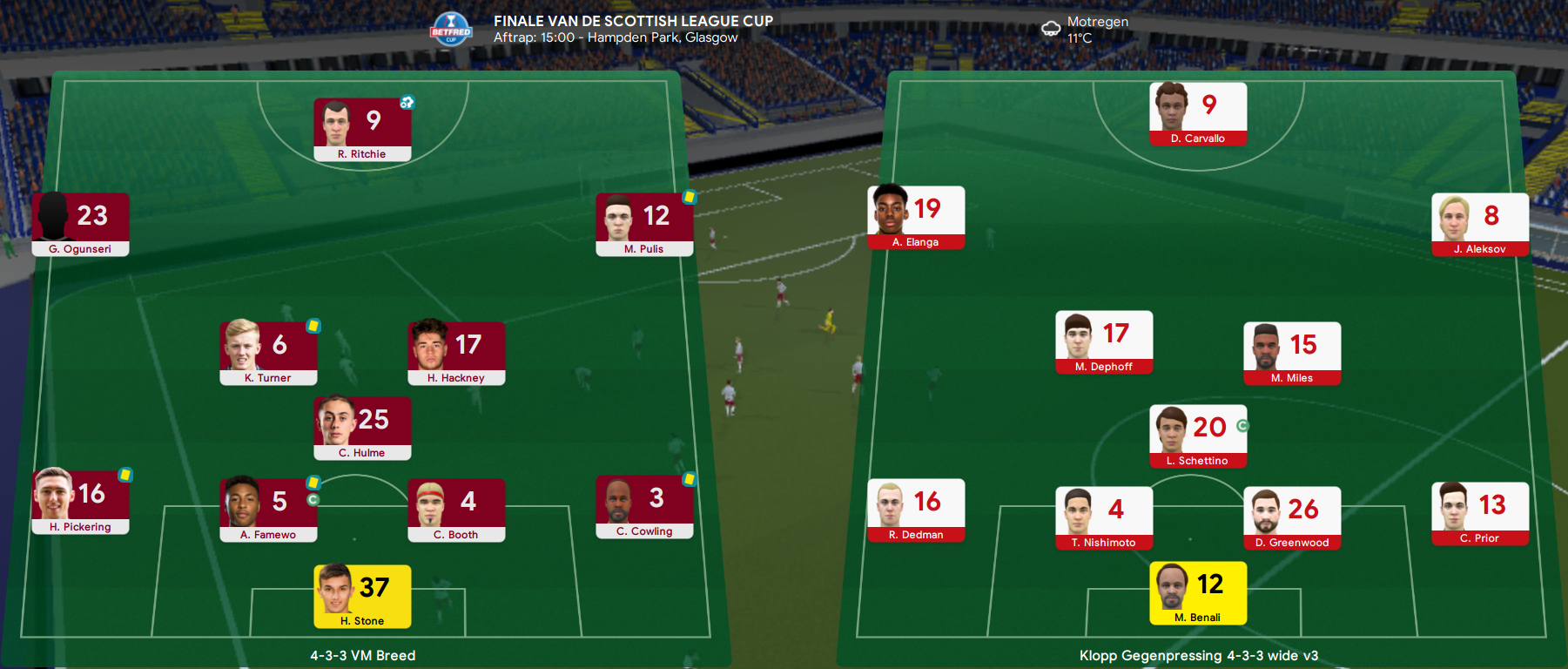Open D. Carvallo's striker card

[1198, 113]
